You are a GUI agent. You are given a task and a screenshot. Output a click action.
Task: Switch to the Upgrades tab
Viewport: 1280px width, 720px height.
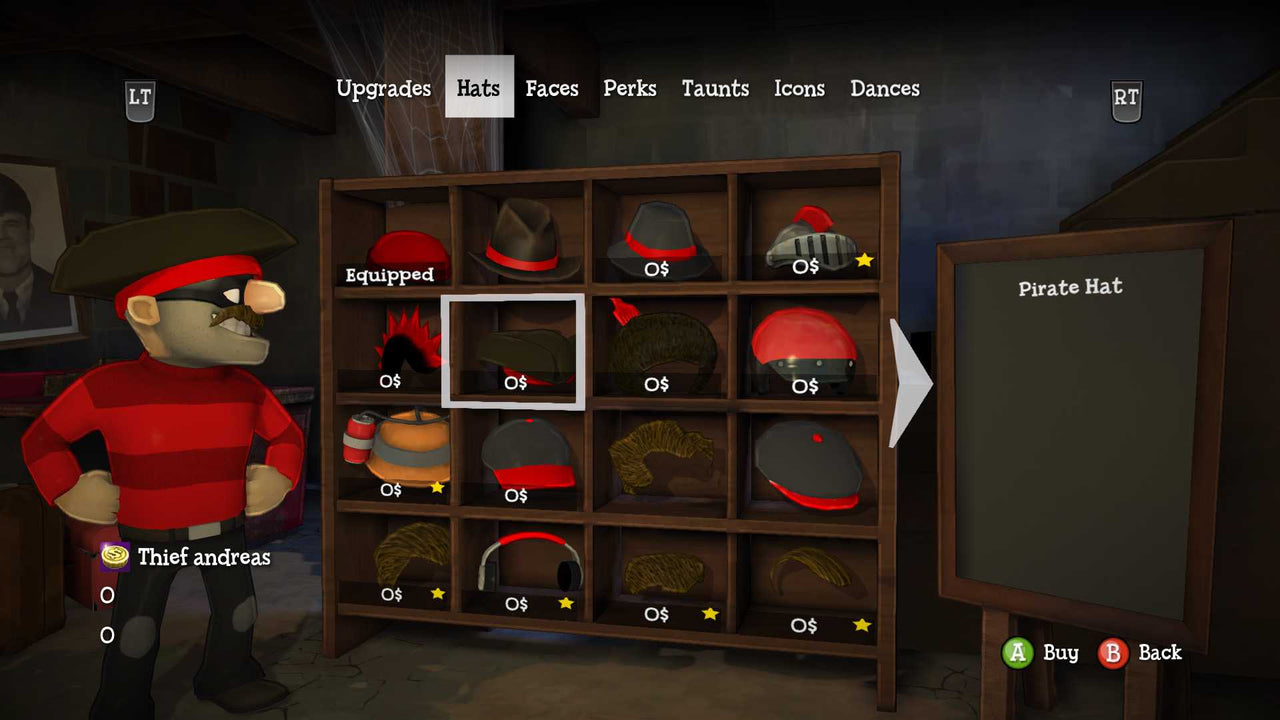coord(384,88)
